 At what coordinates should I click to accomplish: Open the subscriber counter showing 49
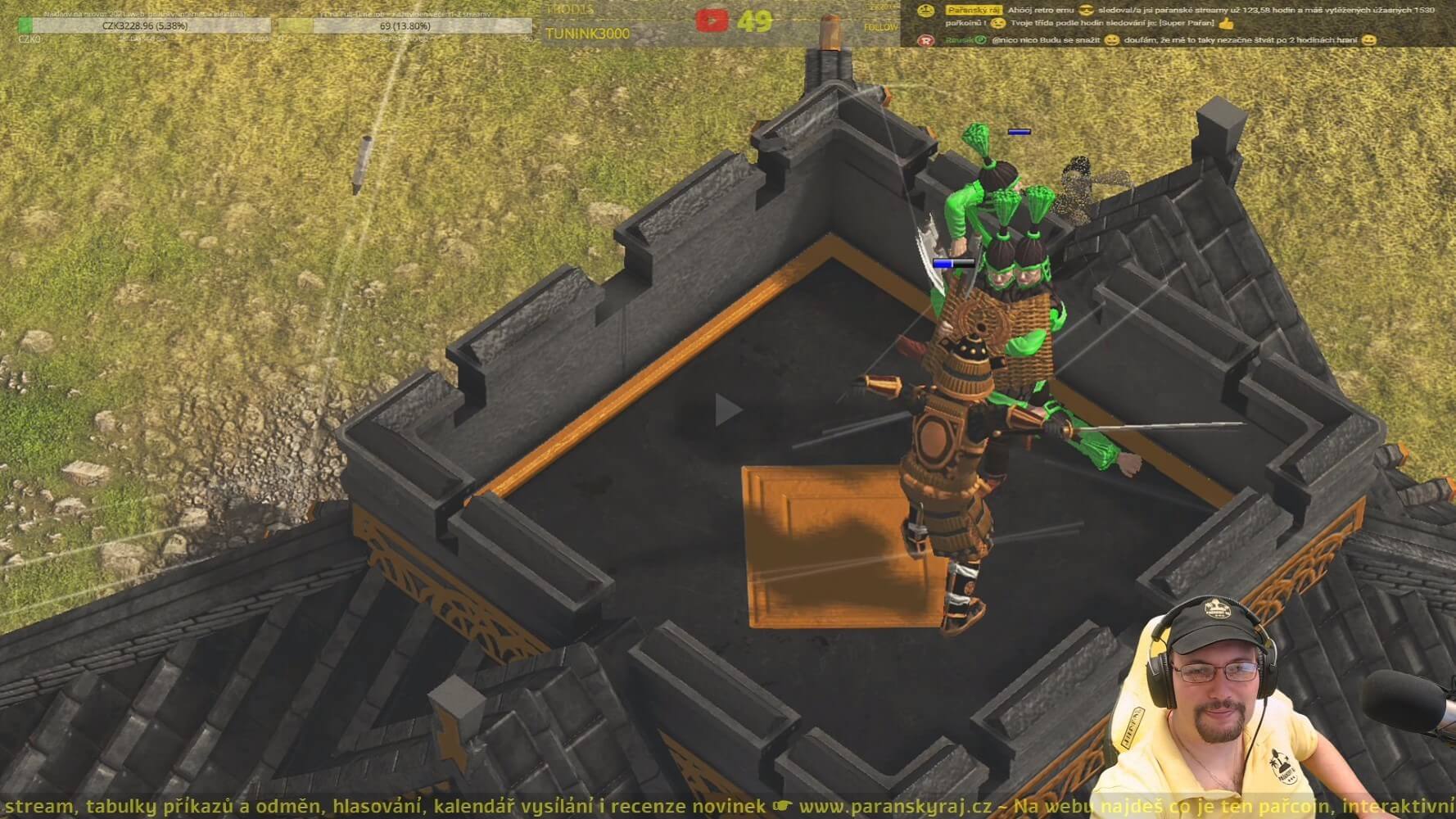coord(755,21)
